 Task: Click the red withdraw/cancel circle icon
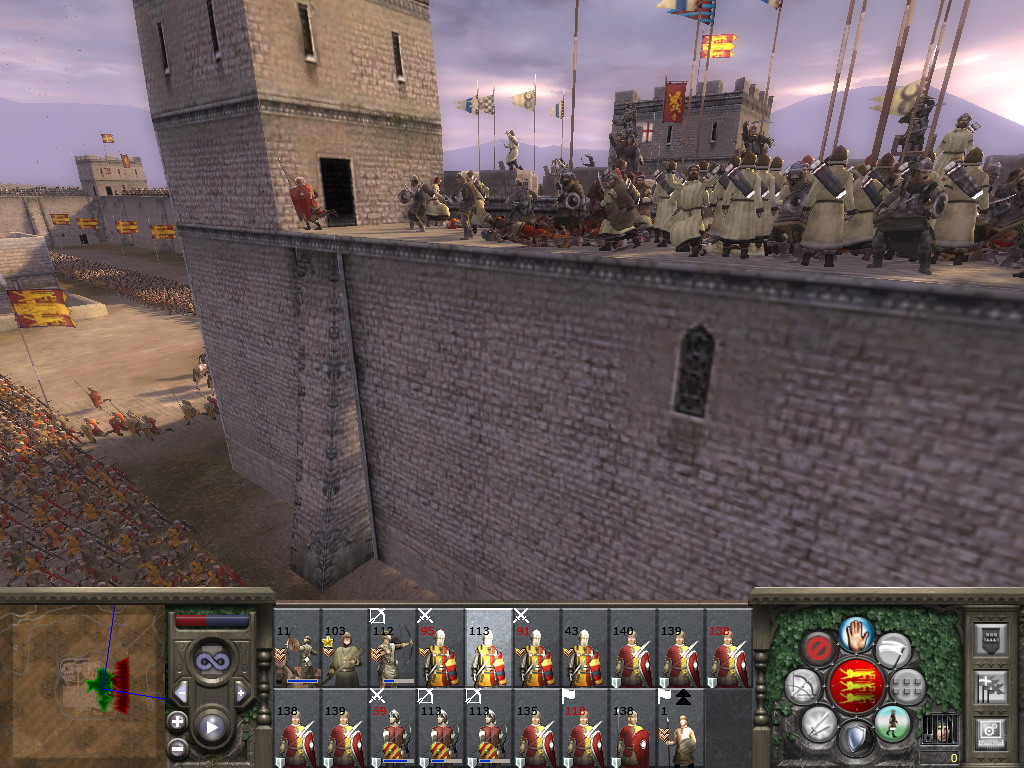818,648
